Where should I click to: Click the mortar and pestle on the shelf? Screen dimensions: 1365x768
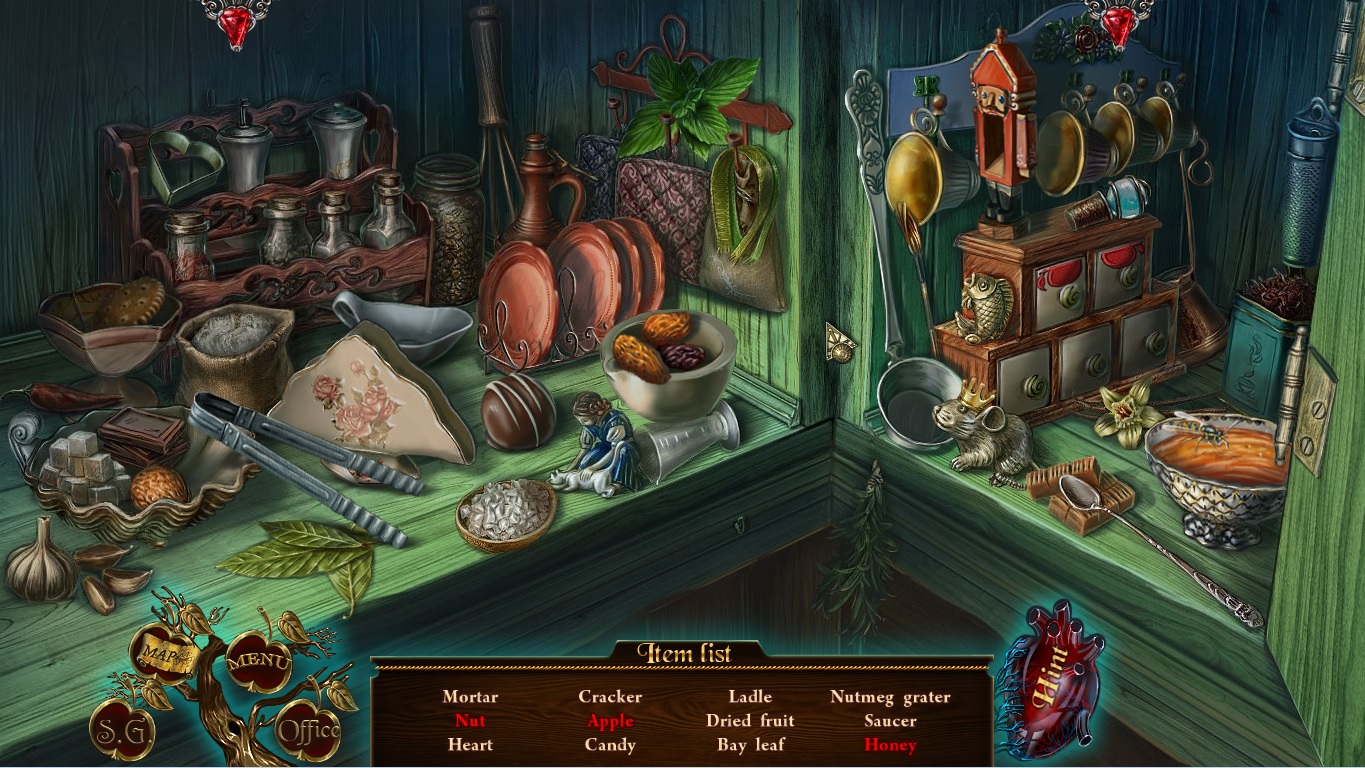[668, 380]
